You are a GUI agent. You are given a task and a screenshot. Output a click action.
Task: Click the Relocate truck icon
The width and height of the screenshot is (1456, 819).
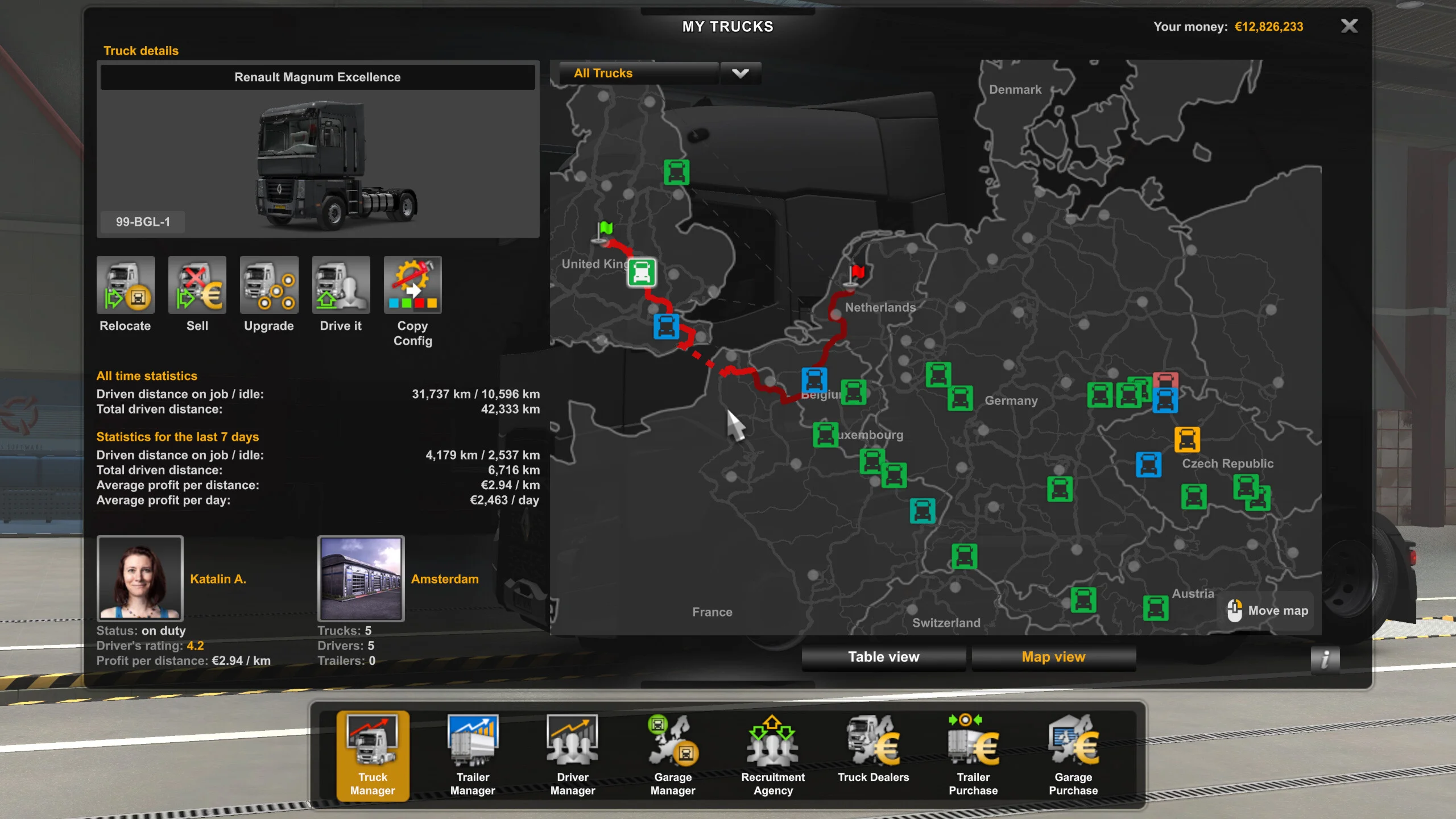[126, 286]
